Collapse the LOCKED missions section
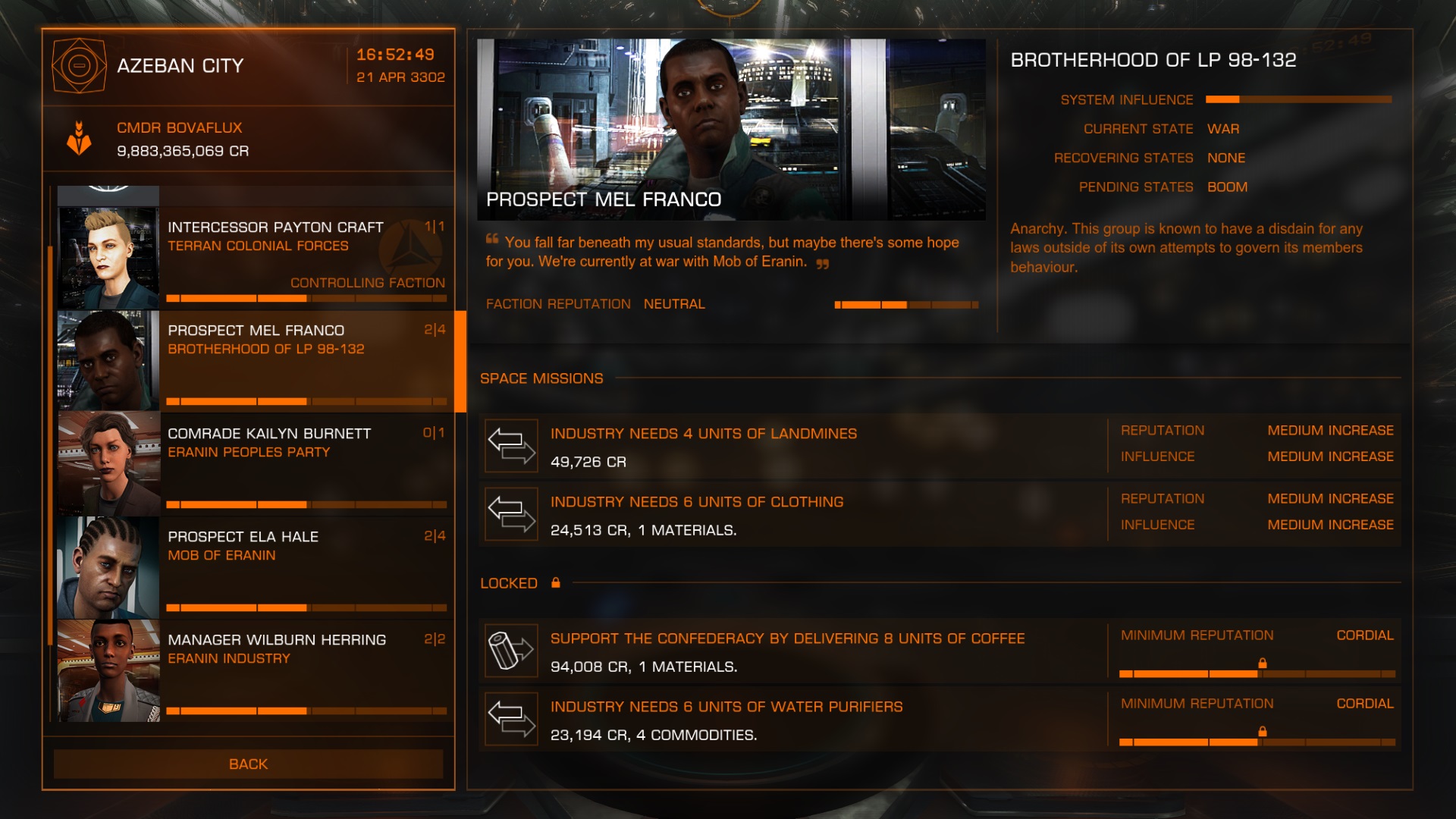Screen dimensions: 1456x819 508,582
